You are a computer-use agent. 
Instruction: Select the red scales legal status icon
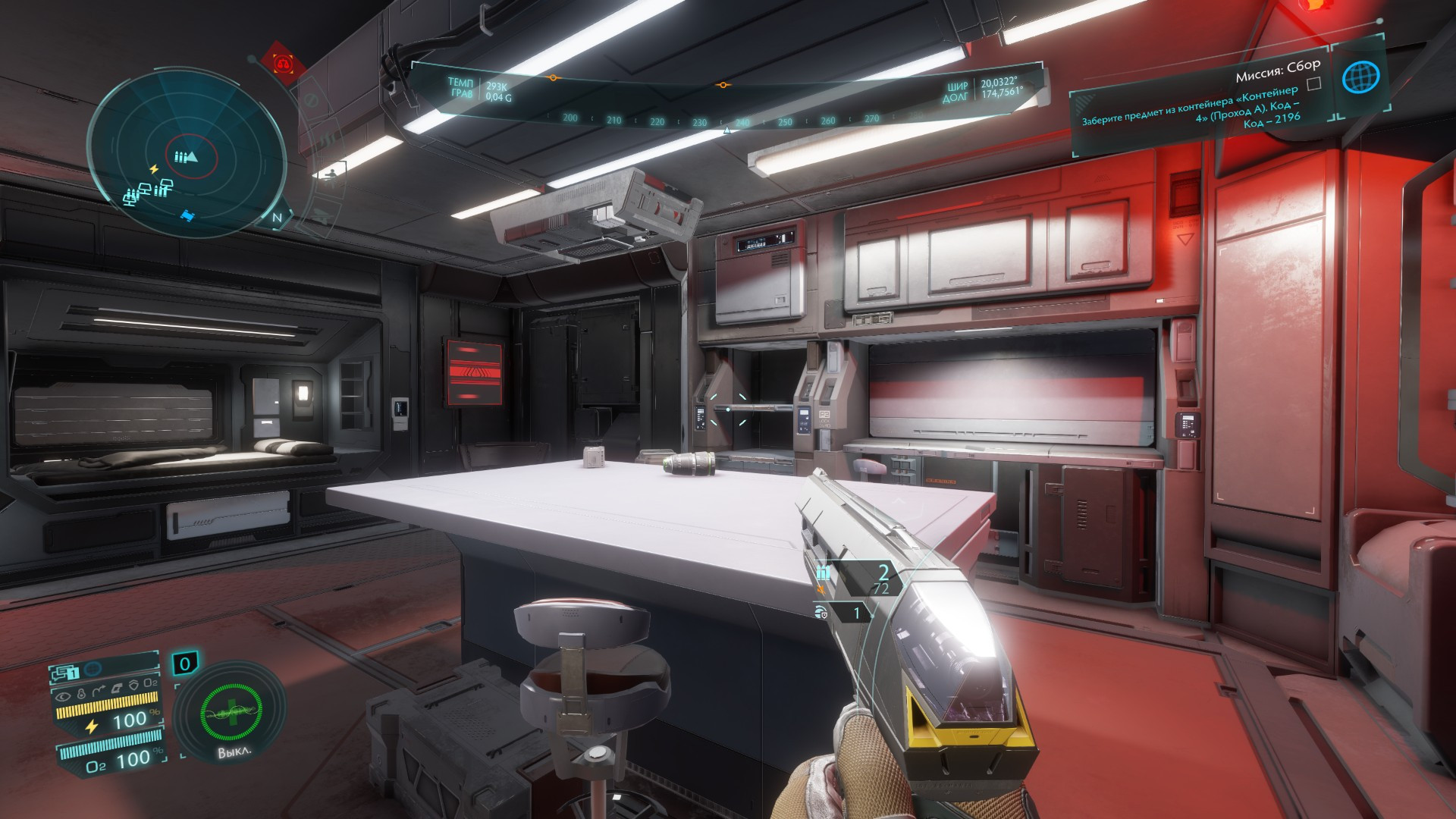[284, 64]
